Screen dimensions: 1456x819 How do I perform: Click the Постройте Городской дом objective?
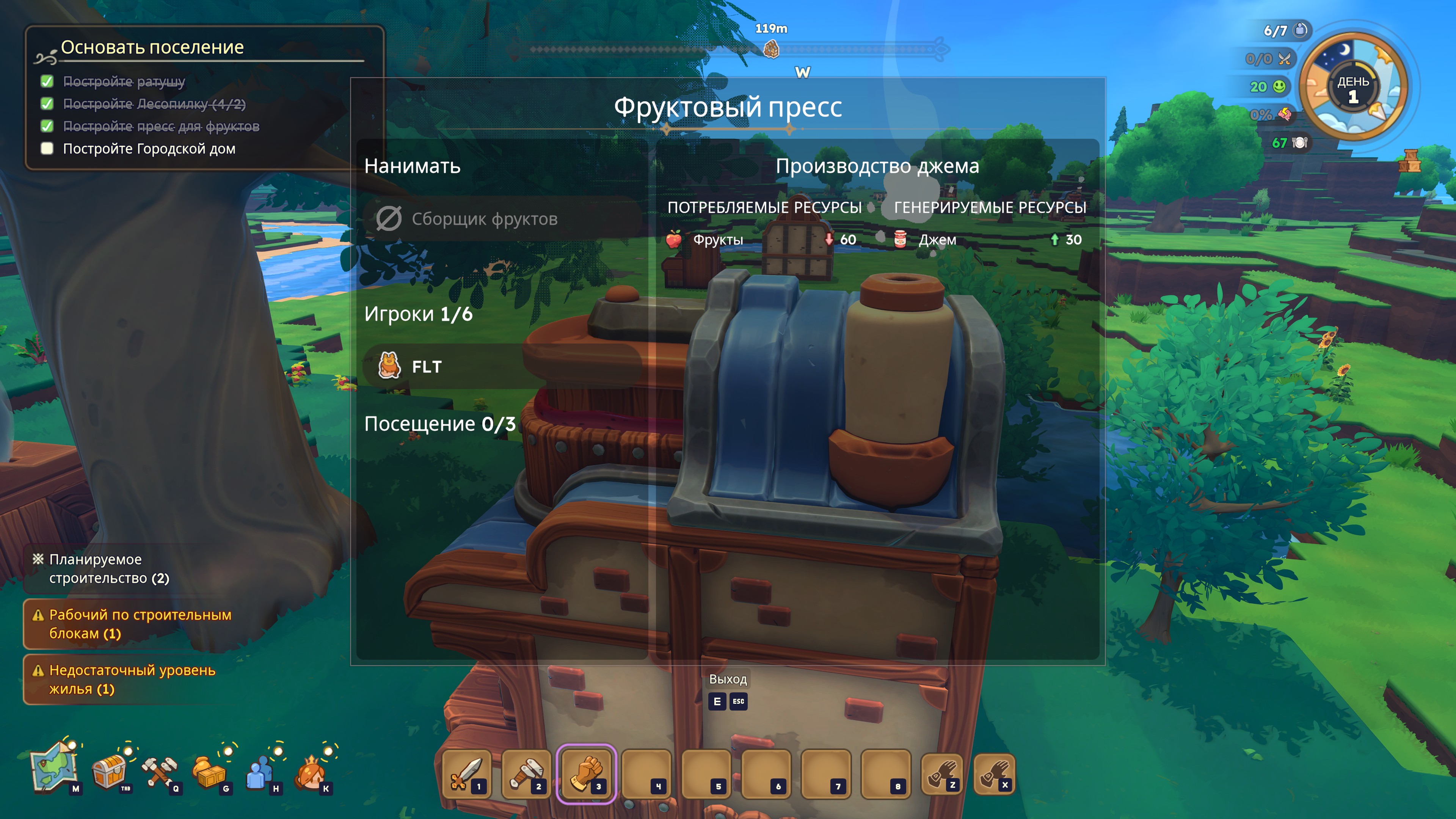click(x=149, y=149)
